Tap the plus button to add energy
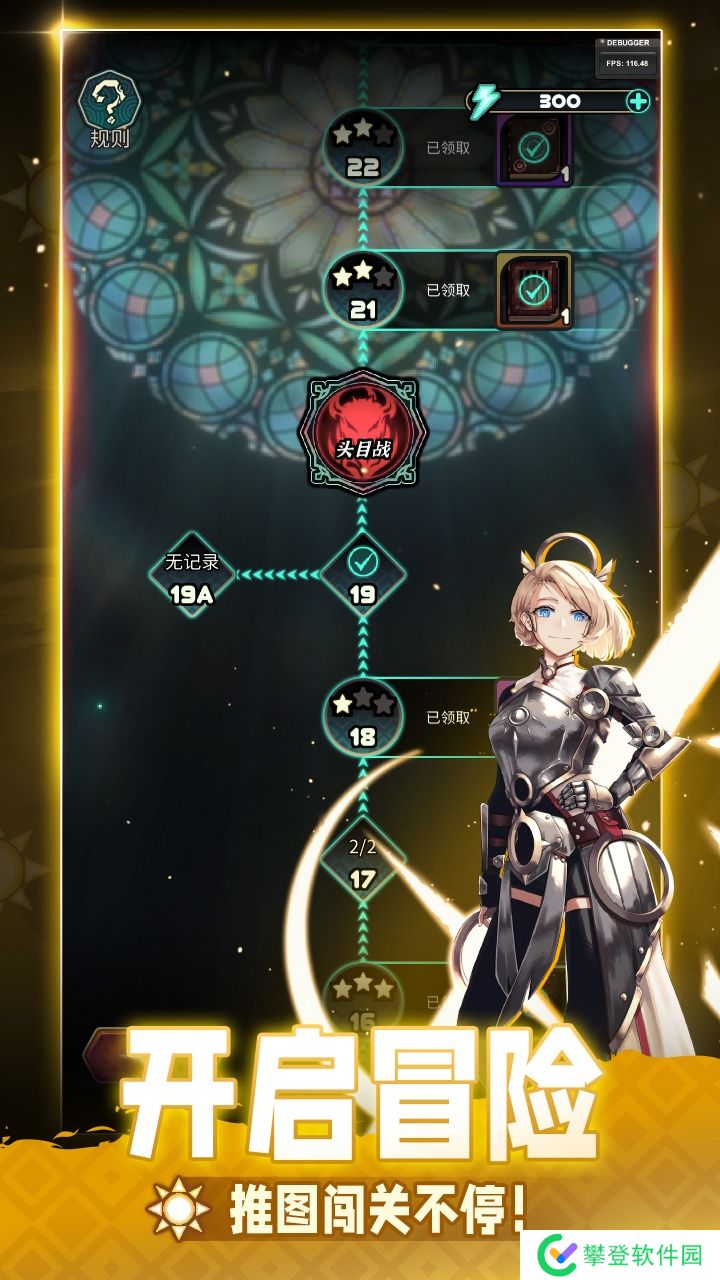 pos(637,101)
